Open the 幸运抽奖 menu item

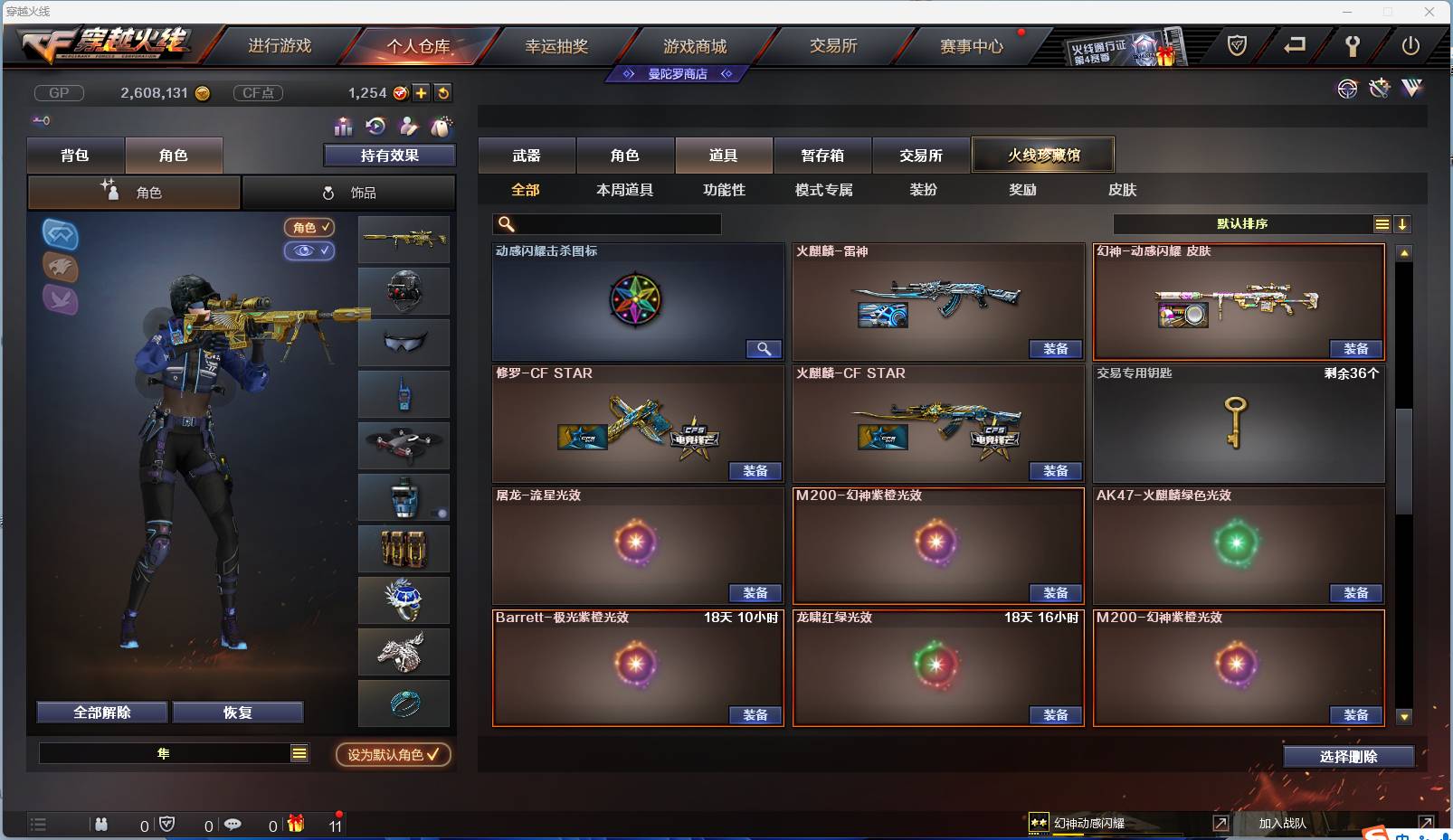pos(558,45)
